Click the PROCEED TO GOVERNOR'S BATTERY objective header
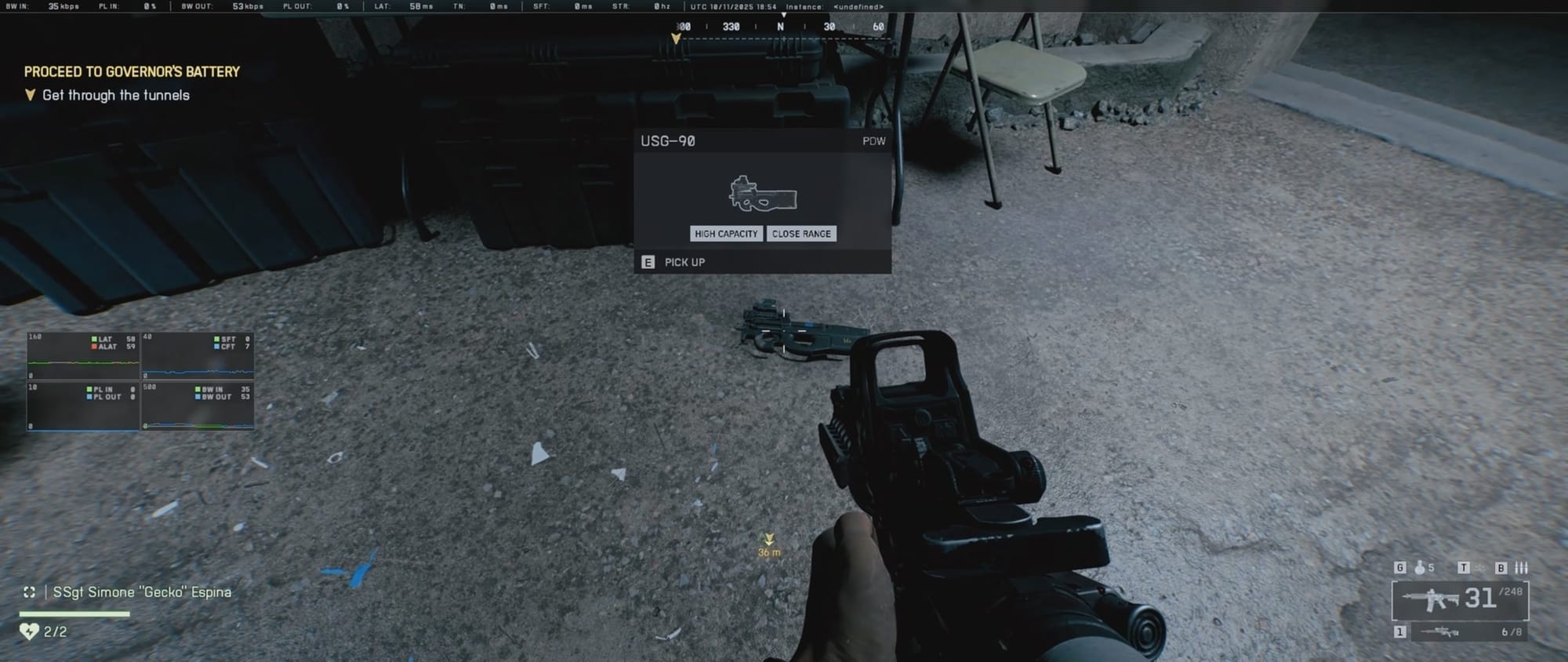Image resolution: width=1568 pixels, height=662 pixels. coord(132,71)
